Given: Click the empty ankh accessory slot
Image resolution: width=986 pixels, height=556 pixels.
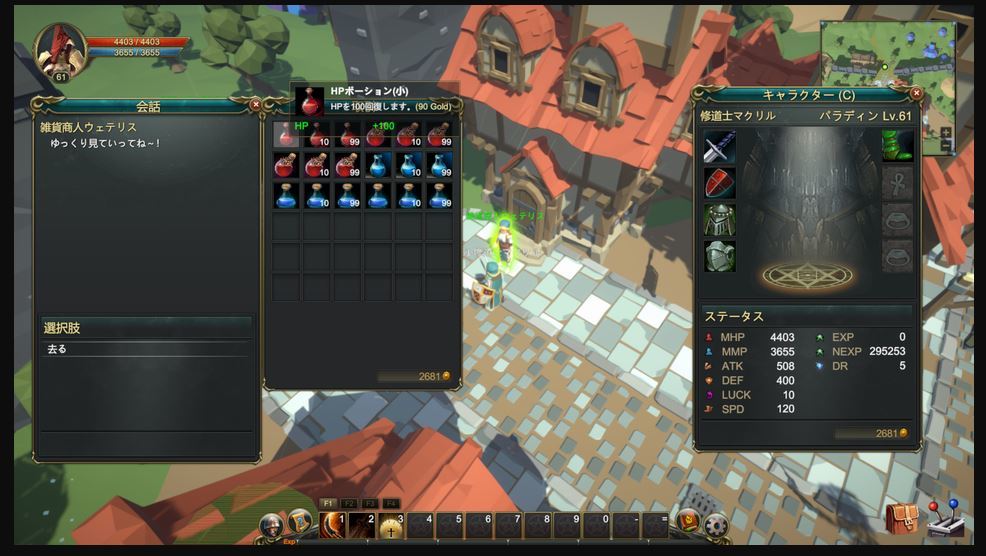Looking at the screenshot, I should [898, 184].
